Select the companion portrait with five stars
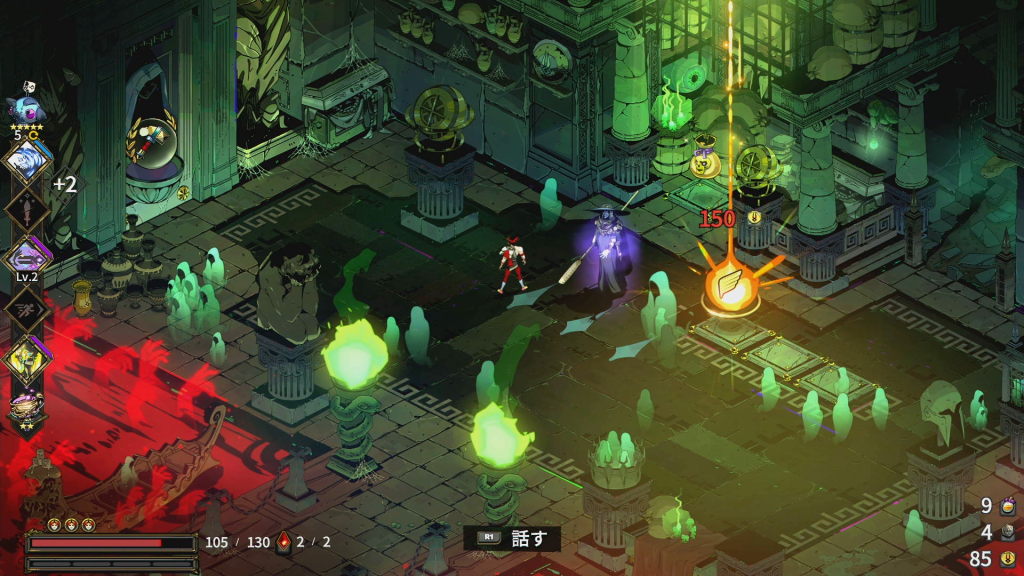Image resolution: width=1024 pixels, height=576 pixels. (x=23, y=106)
